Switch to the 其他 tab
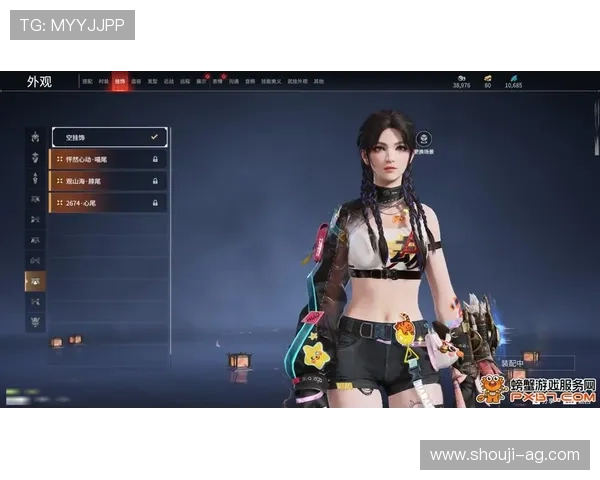This screenshot has height=480, width=600. (318, 81)
